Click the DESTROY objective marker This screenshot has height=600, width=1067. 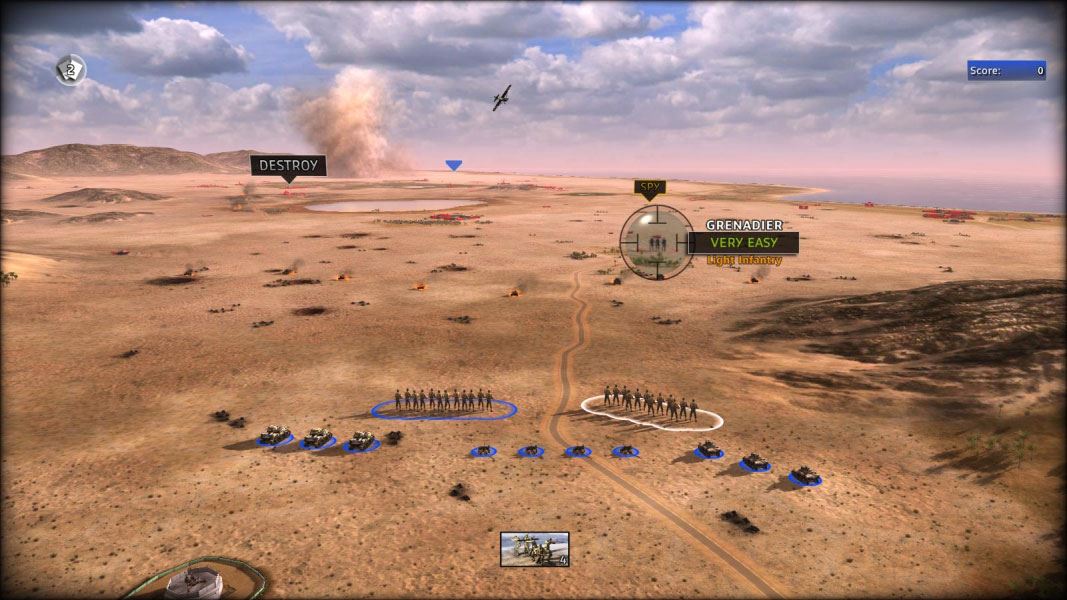click(x=288, y=165)
